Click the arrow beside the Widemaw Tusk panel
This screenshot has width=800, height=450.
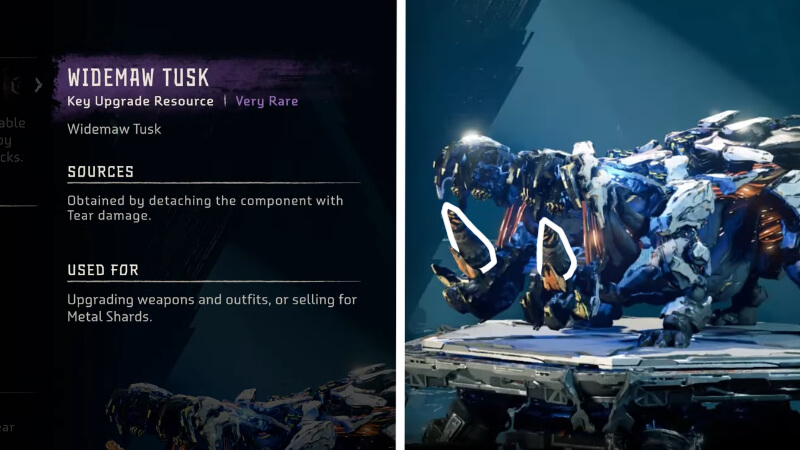[38, 85]
